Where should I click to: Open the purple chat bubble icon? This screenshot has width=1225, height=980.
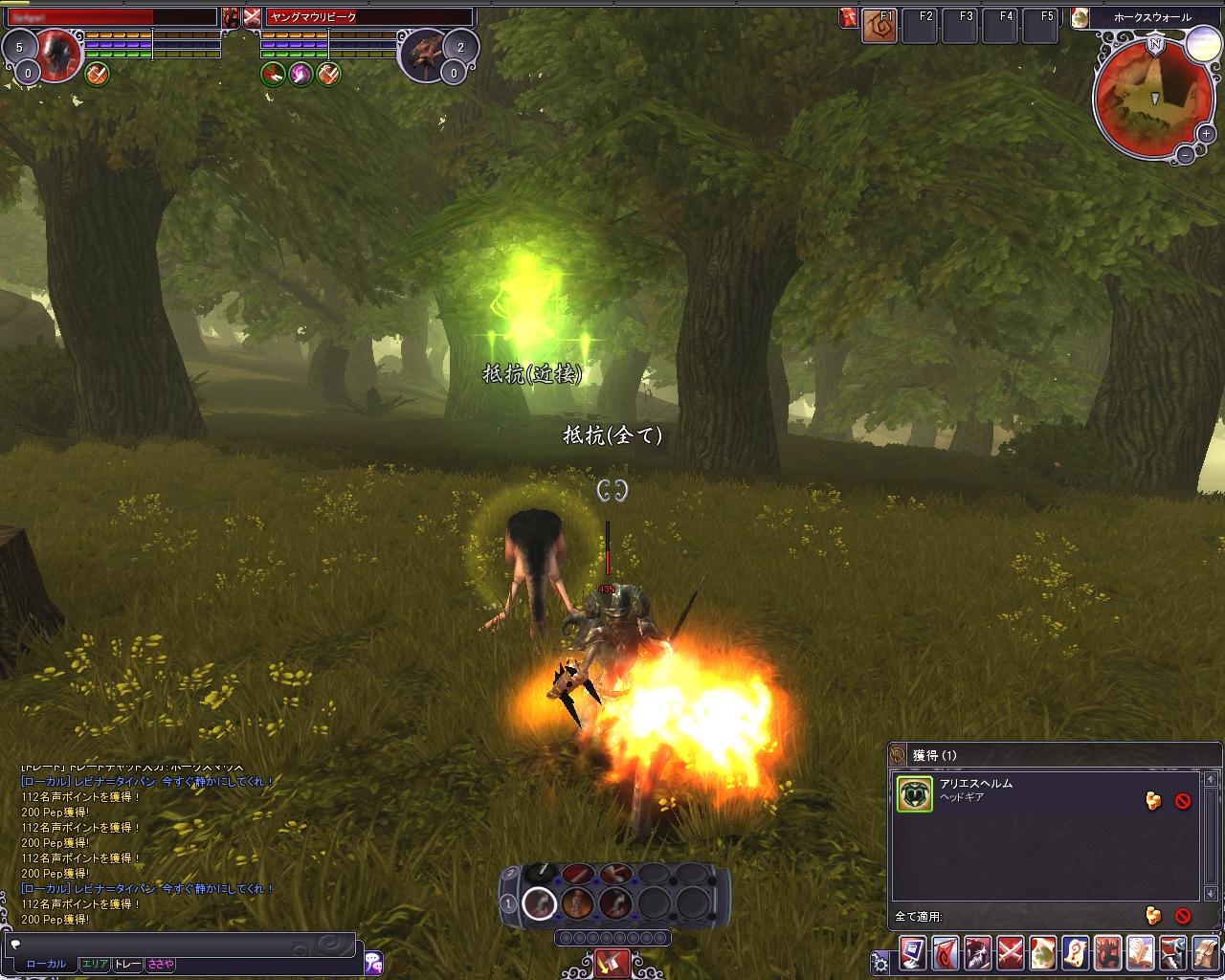point(373,962)
